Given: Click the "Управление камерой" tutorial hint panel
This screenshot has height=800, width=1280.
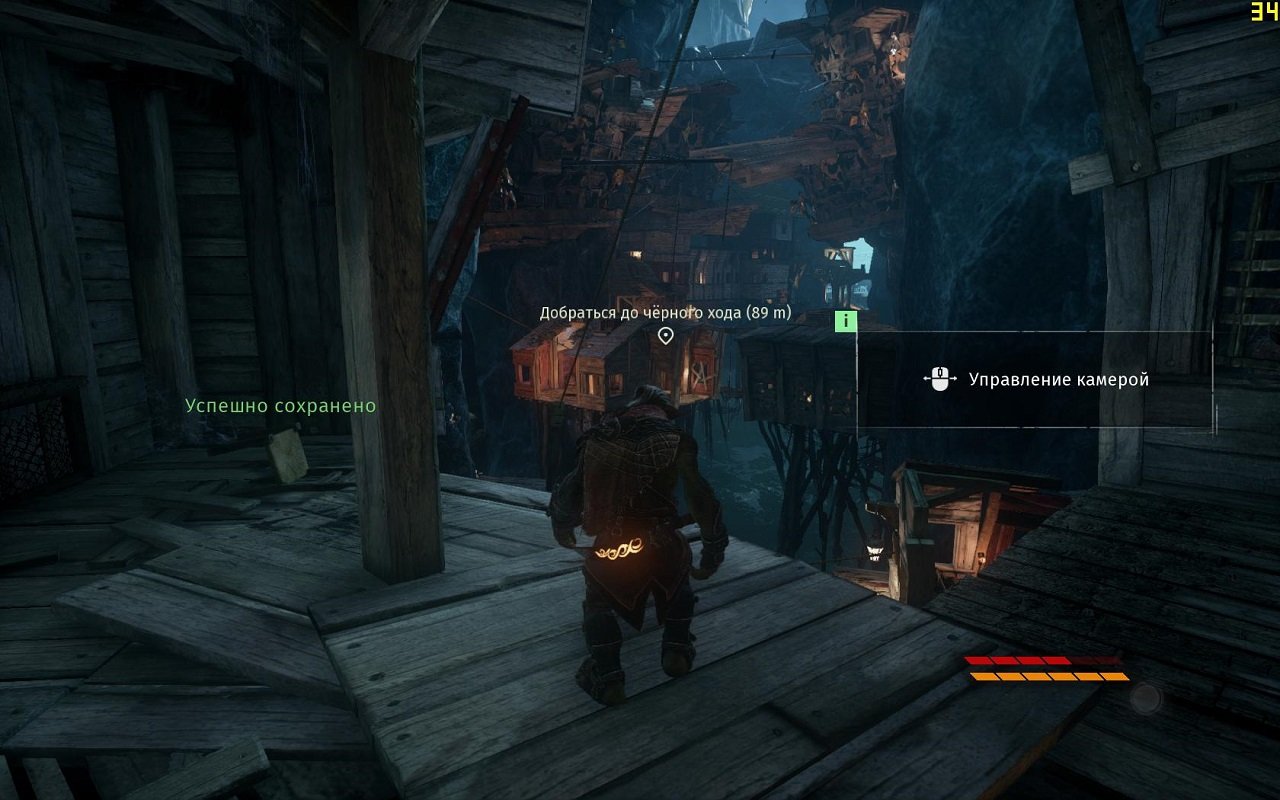Looking at the screenshot, I should coord(1035,380).
